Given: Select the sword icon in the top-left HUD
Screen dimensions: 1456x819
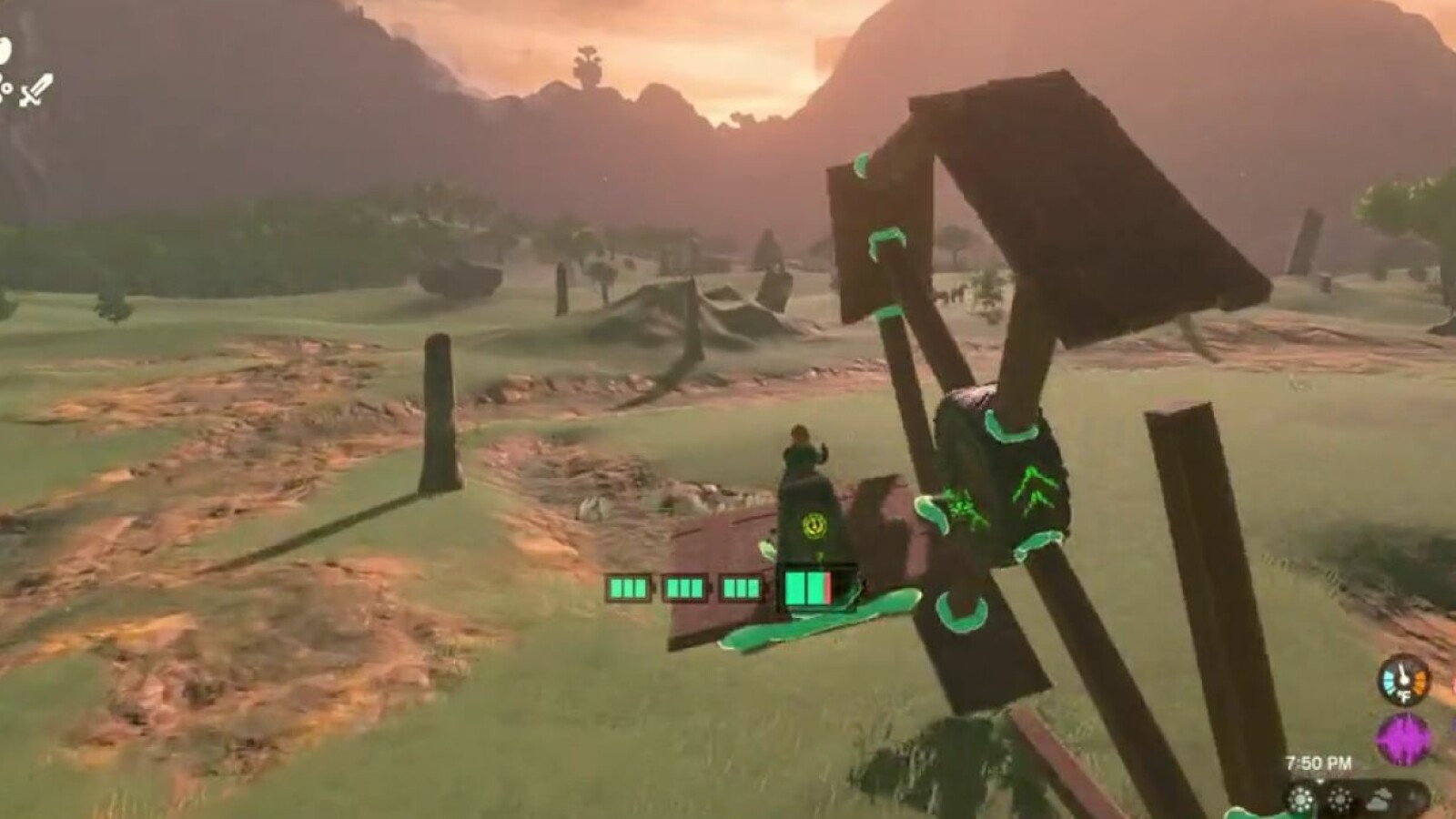Looking at the screenshot, I should (x=35, y=90).
